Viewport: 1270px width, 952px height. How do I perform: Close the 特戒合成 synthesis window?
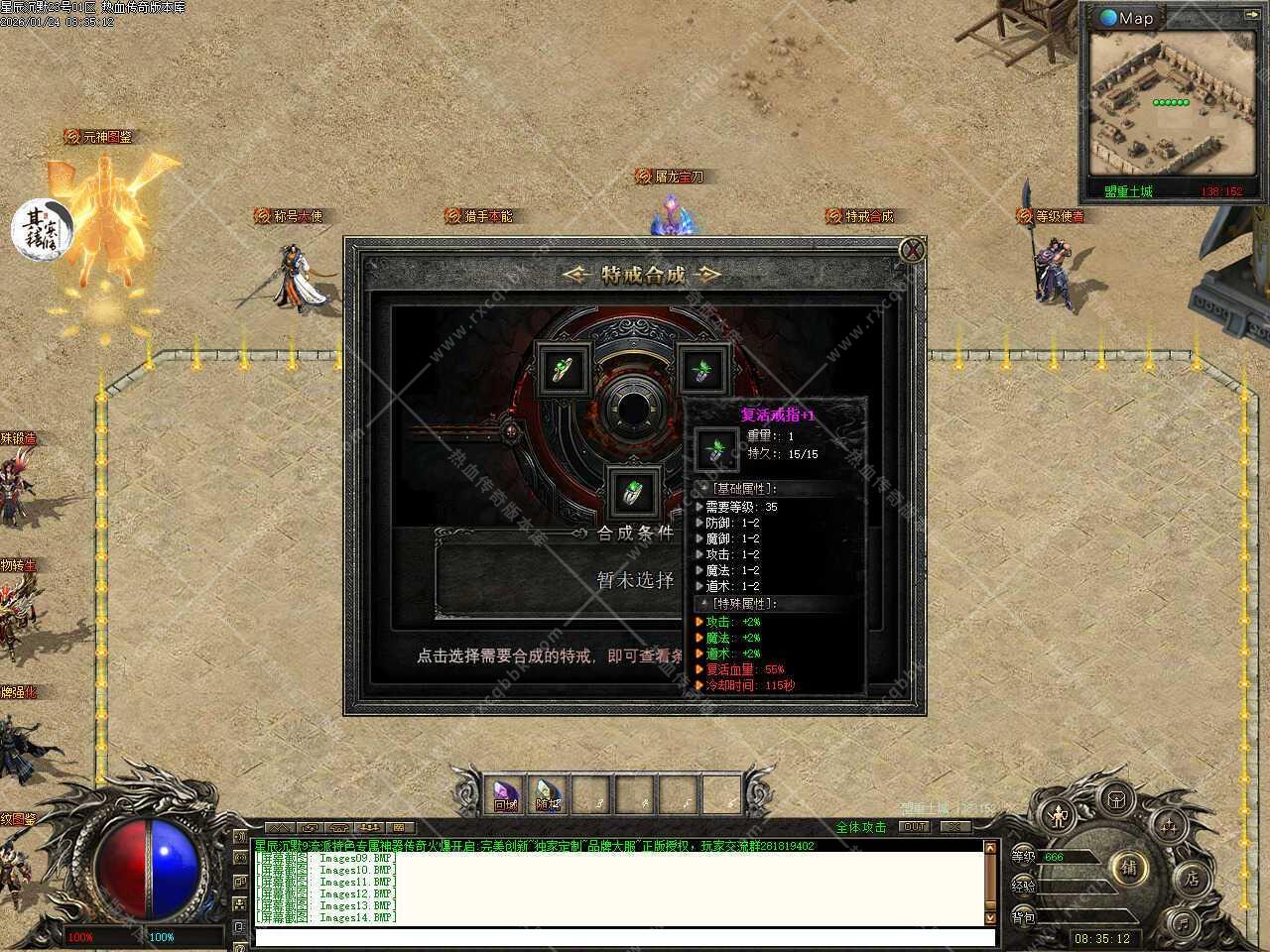point(912,250)
